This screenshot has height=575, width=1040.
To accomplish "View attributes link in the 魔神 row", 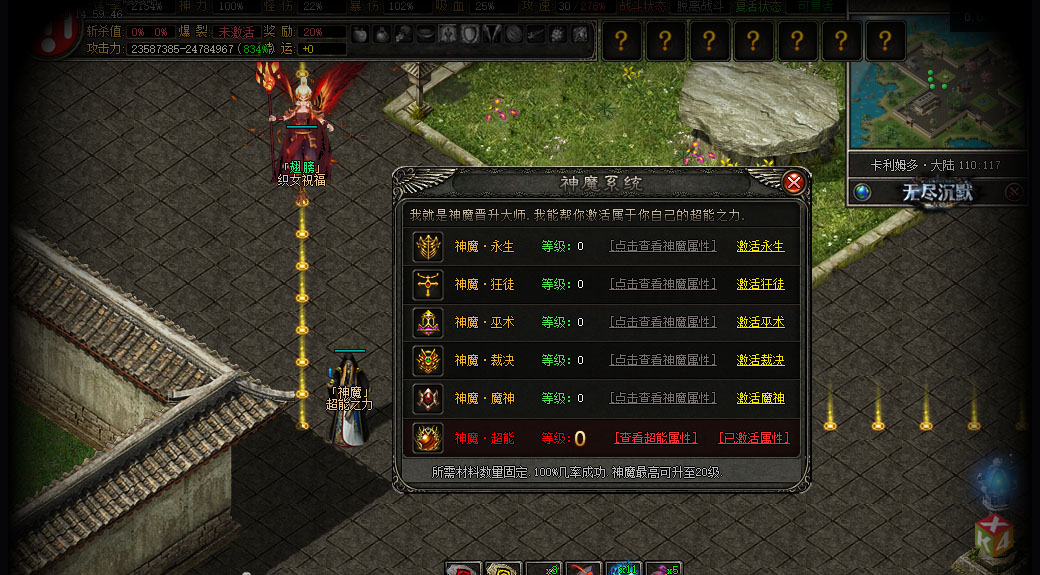I will point(663,398).
